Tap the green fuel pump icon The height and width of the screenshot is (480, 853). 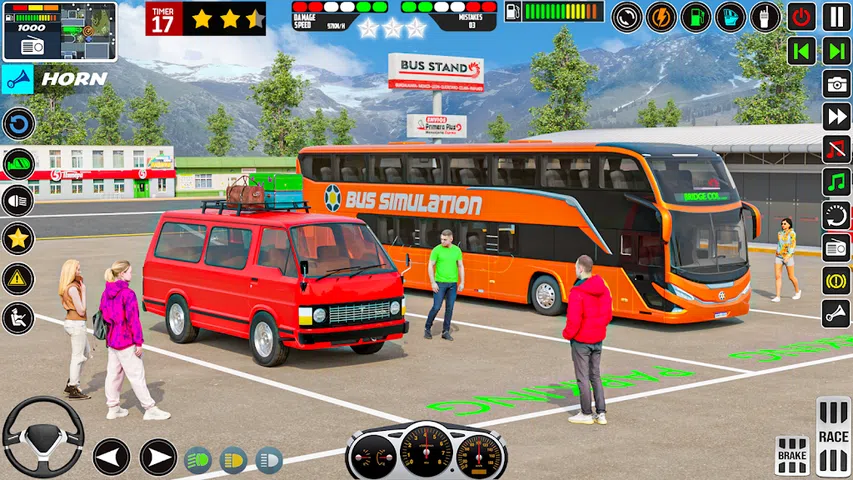[696, 17]
